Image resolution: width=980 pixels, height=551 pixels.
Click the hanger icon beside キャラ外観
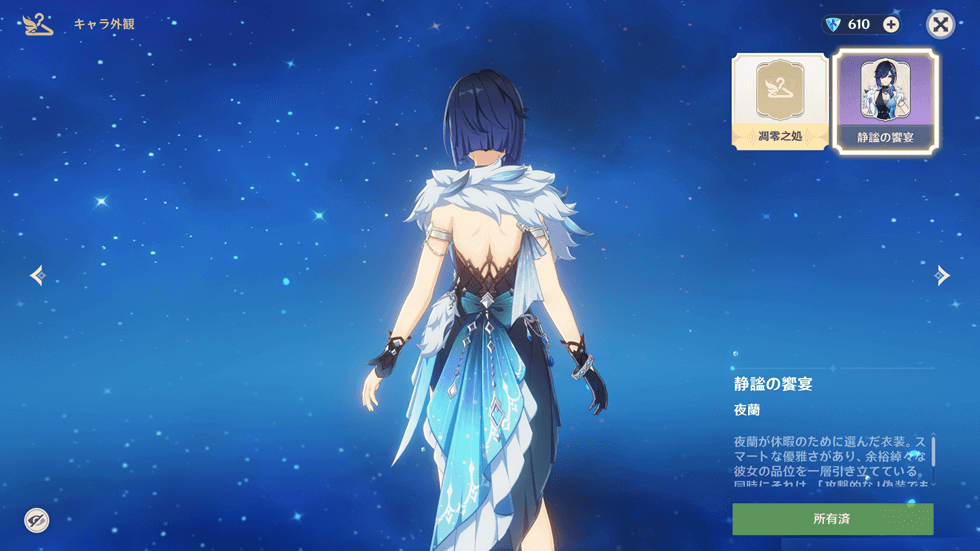[x=38, y=24]
